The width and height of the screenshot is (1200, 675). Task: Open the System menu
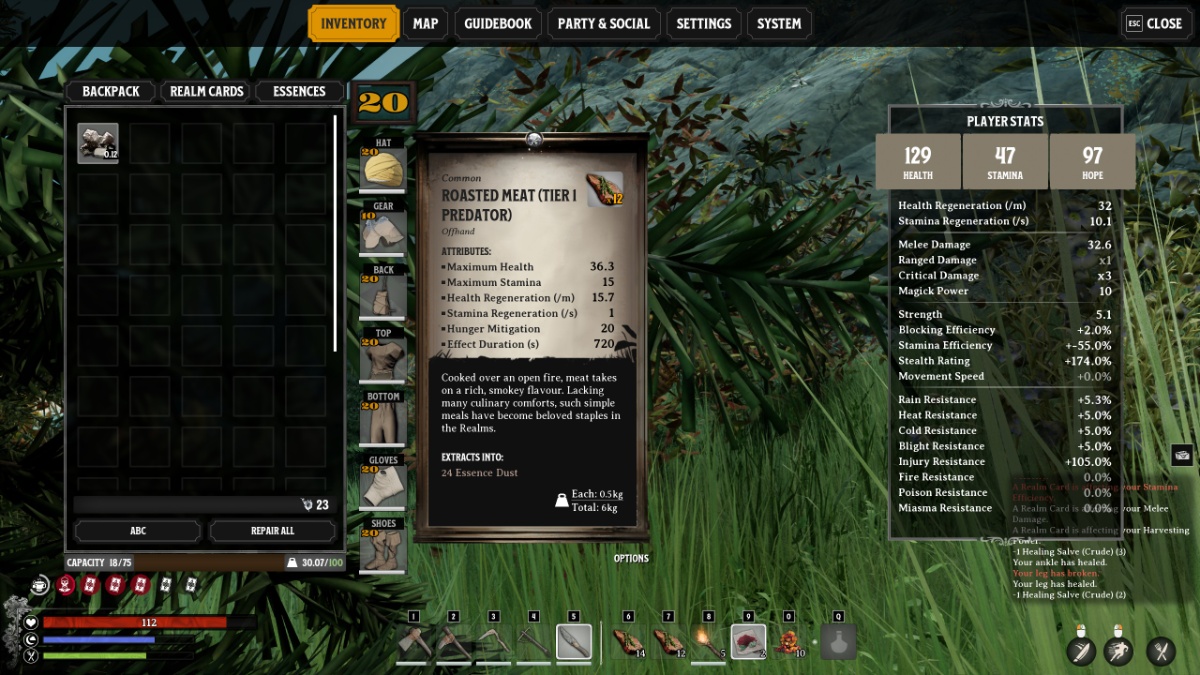[779, 24]
